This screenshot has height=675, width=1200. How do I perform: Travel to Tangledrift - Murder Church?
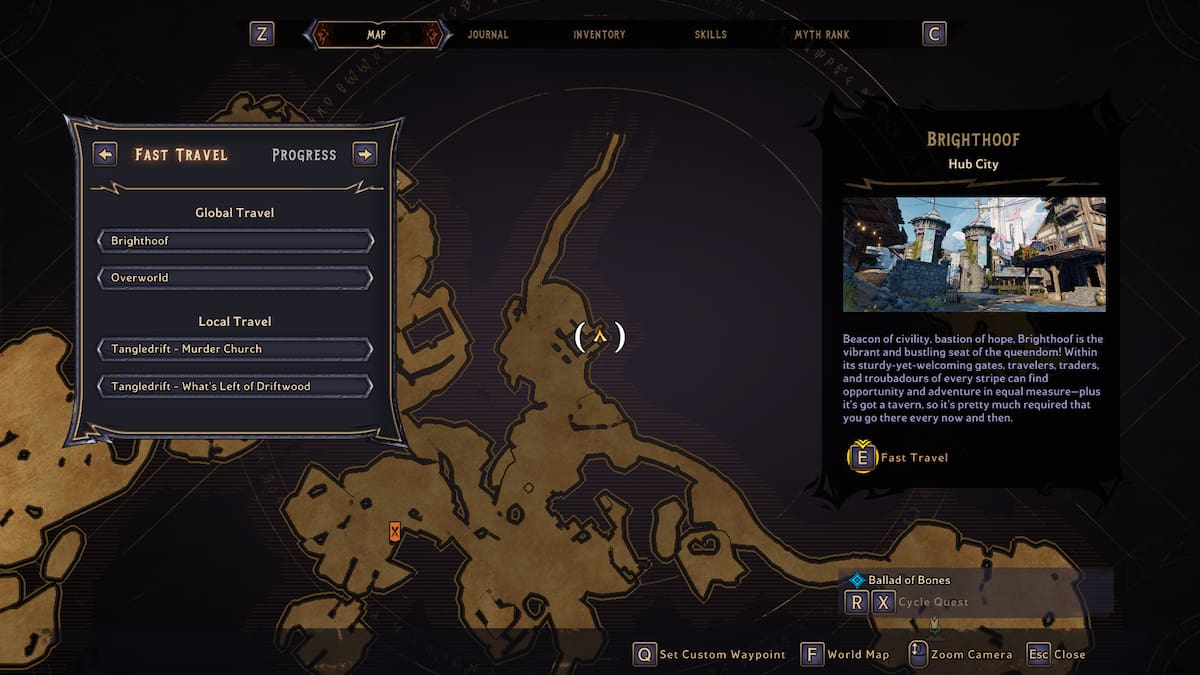click(235, 349)
